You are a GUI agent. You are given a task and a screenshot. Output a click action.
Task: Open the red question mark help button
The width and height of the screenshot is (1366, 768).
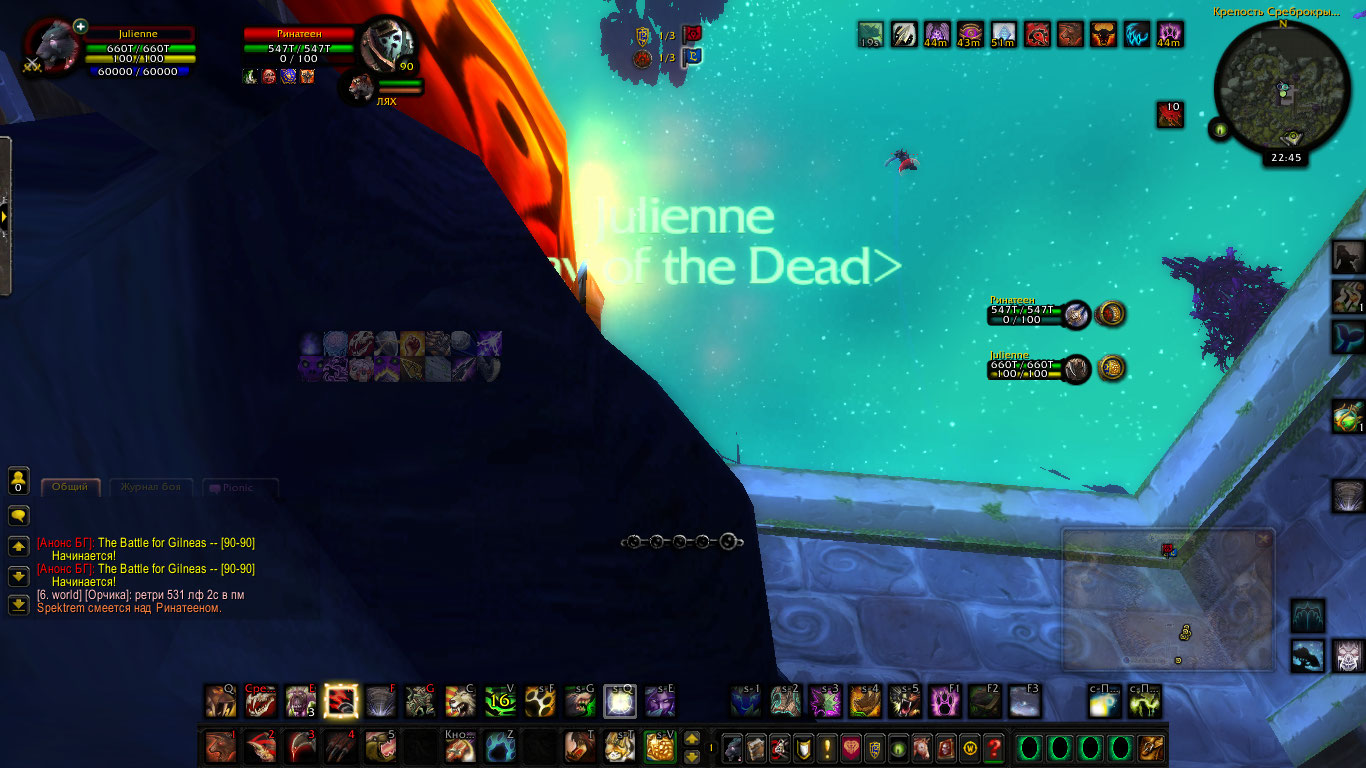(993, 748)
